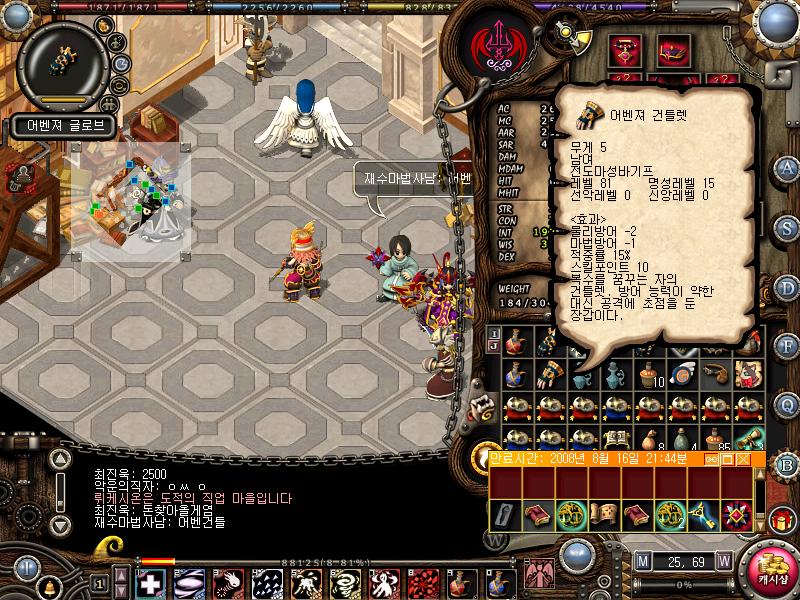Image resolution: width=800 pixels, height=600 pixels.
Task: Select the red dragon emblem tab
Action: 498,44
